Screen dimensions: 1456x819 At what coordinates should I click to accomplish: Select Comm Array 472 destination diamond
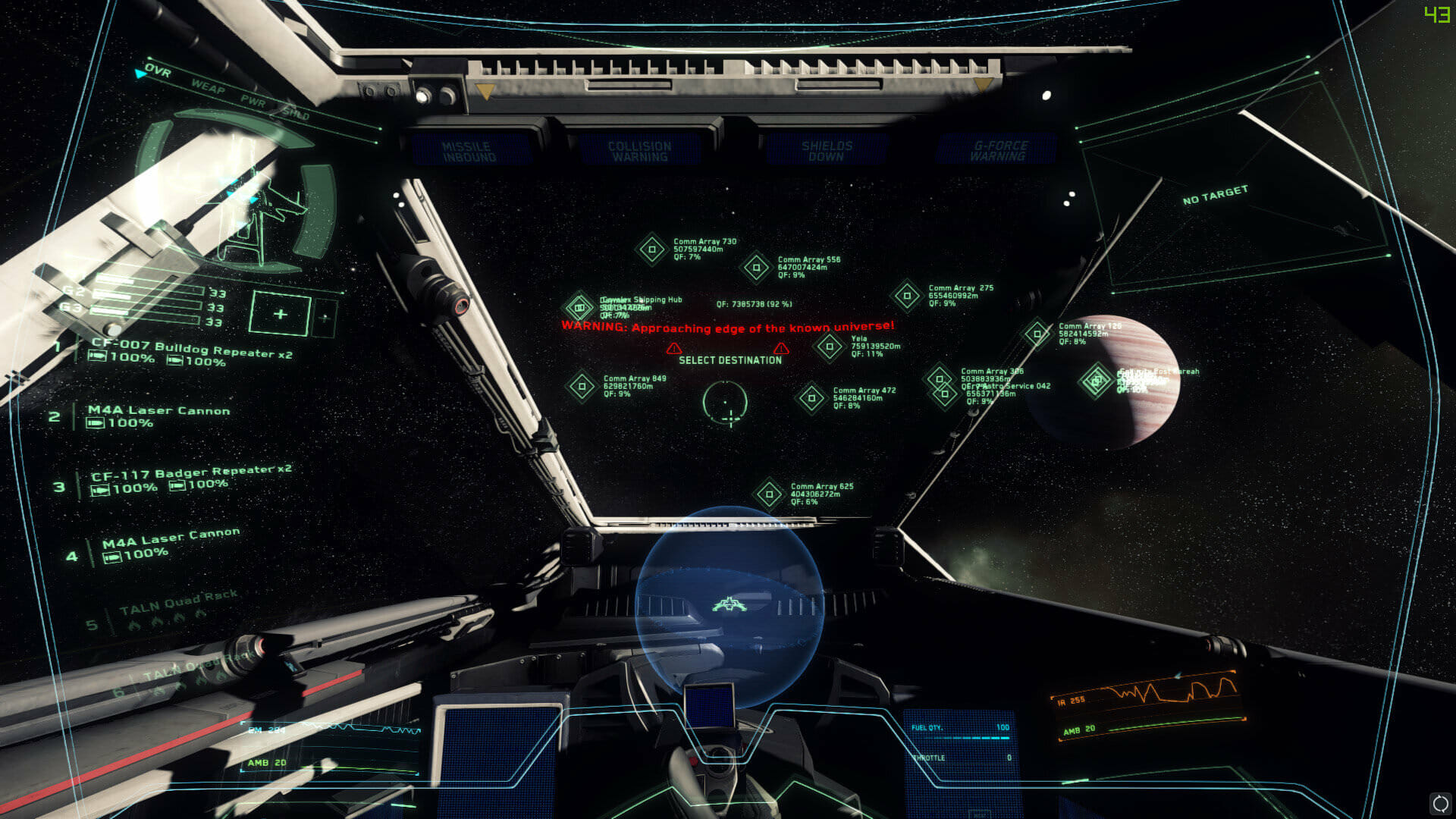point(811,398)
